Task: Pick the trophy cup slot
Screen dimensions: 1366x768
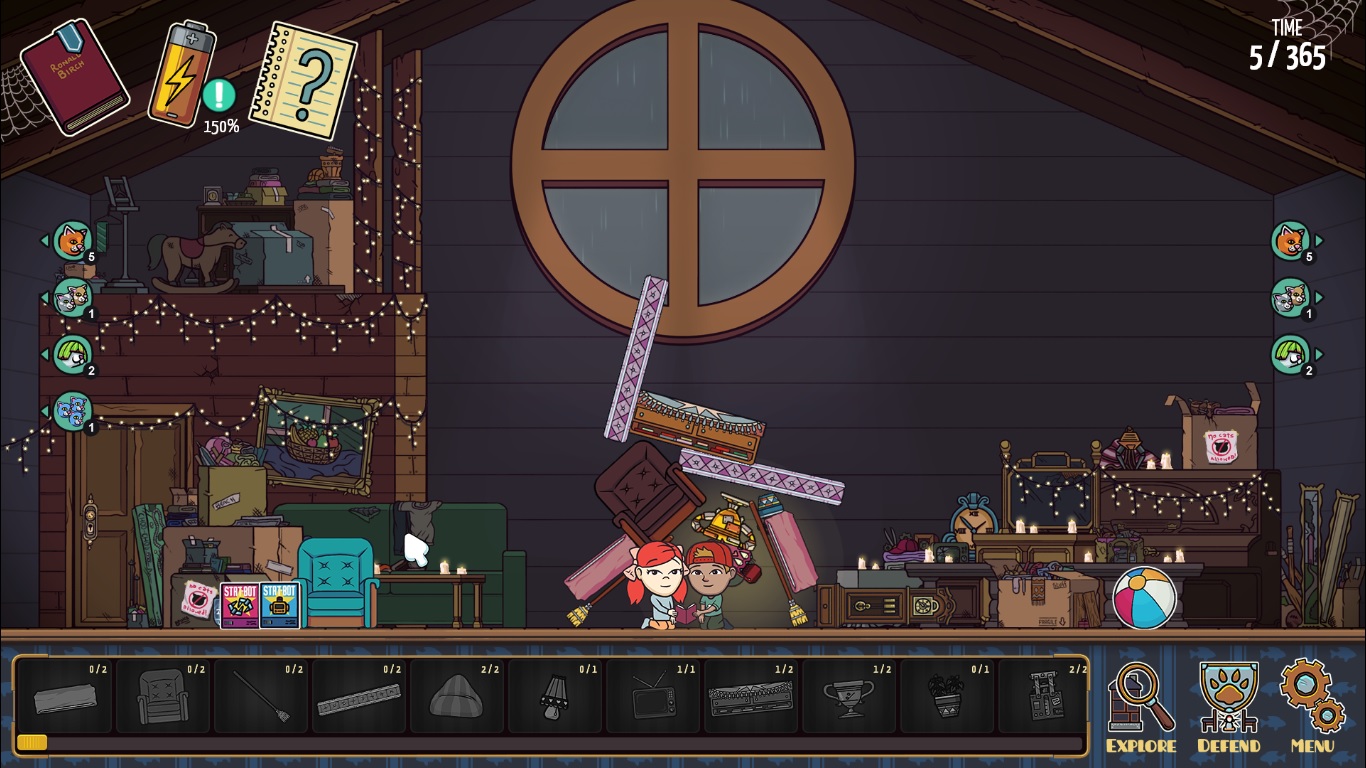Action: (x=848, y=696)
